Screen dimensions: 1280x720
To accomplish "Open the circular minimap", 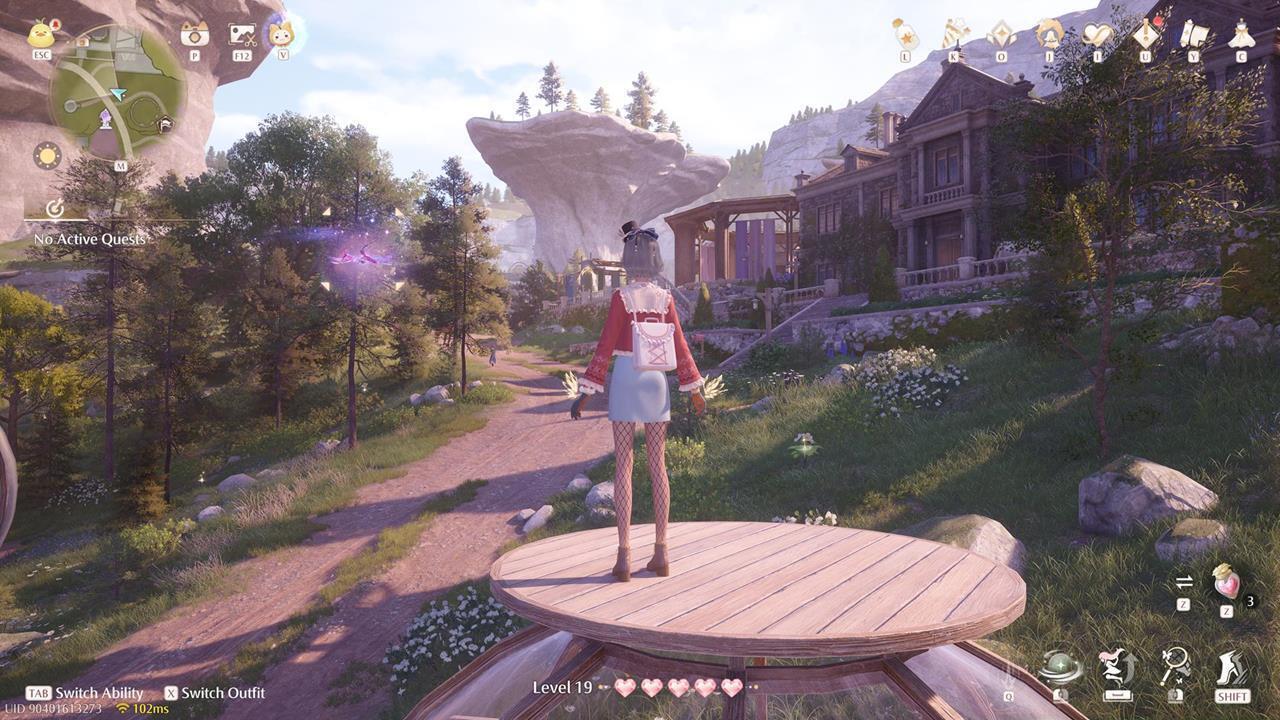I will 118,93.
